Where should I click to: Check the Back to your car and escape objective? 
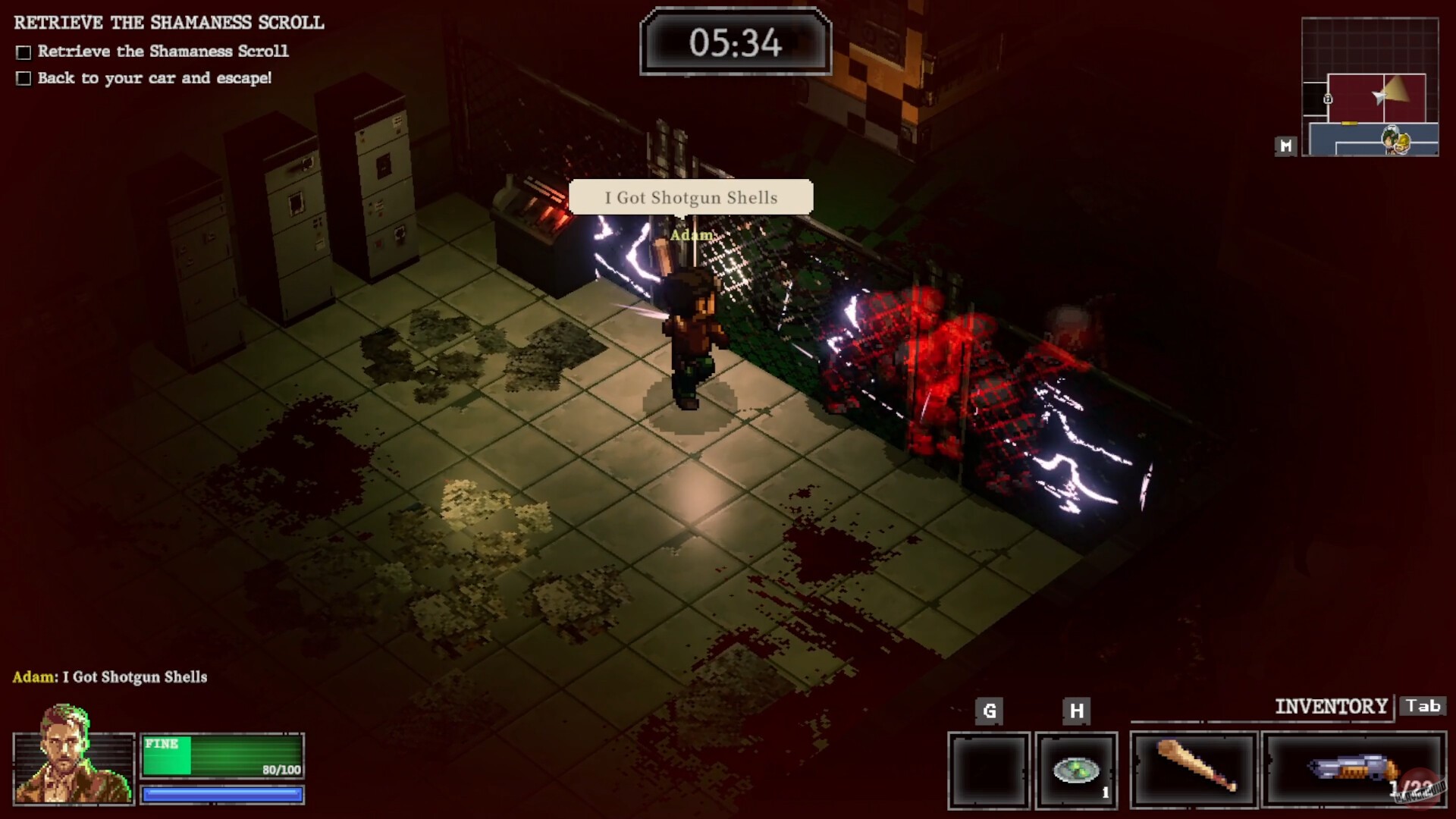24,77
